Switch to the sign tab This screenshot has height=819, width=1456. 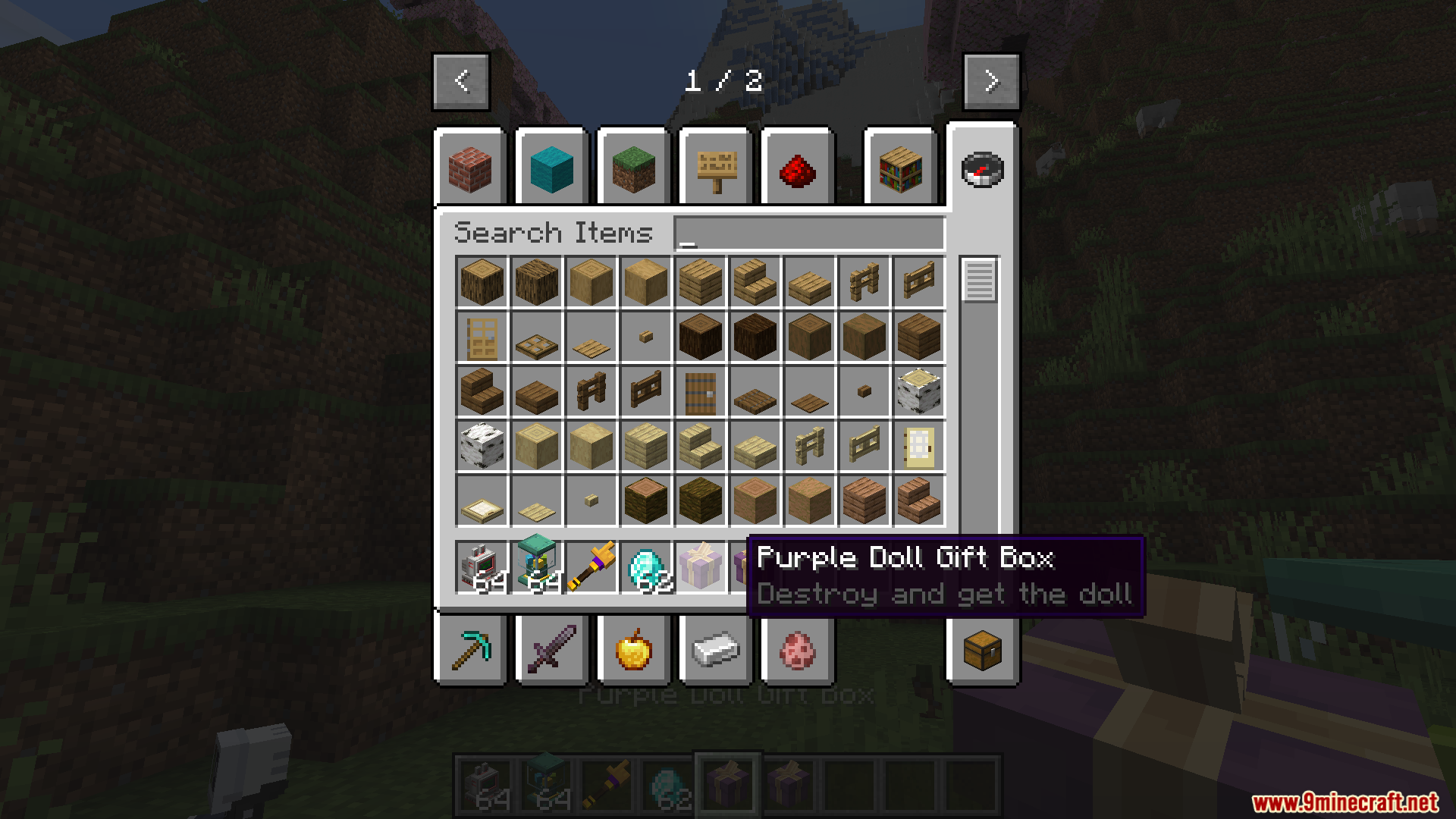coord(716,168)
